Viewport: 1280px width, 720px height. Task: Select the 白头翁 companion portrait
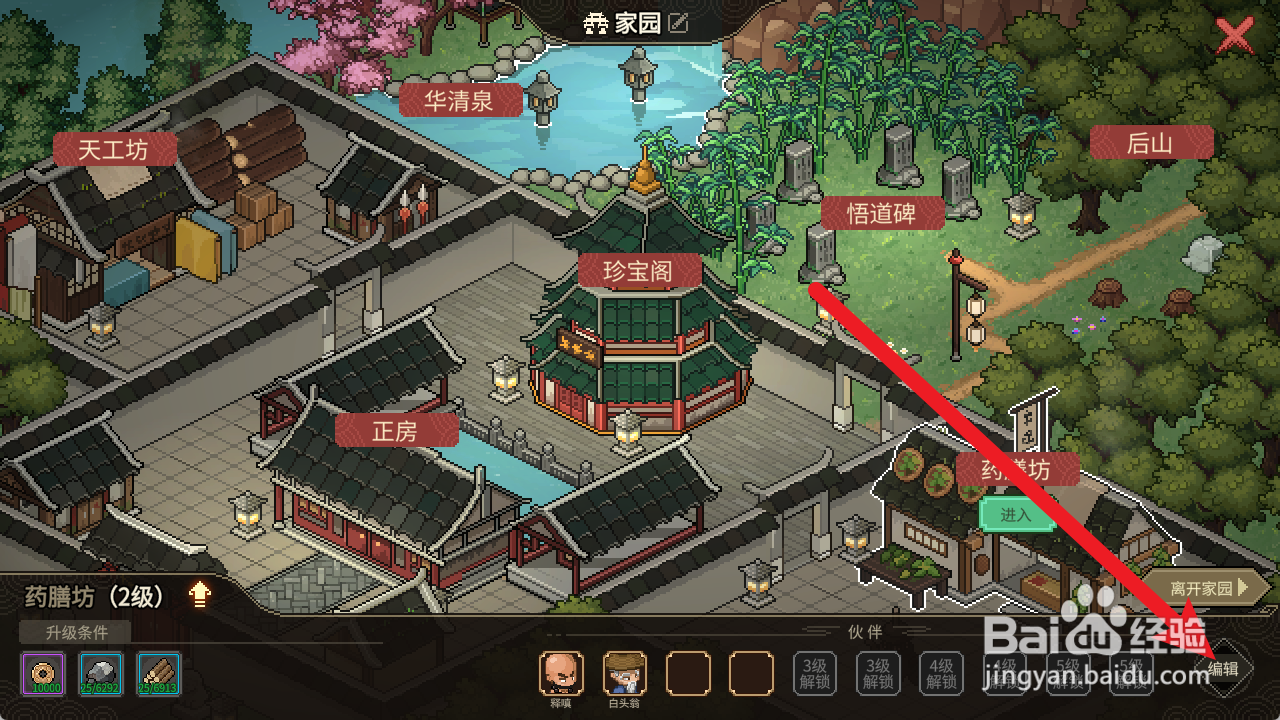[x=625, y=675]
